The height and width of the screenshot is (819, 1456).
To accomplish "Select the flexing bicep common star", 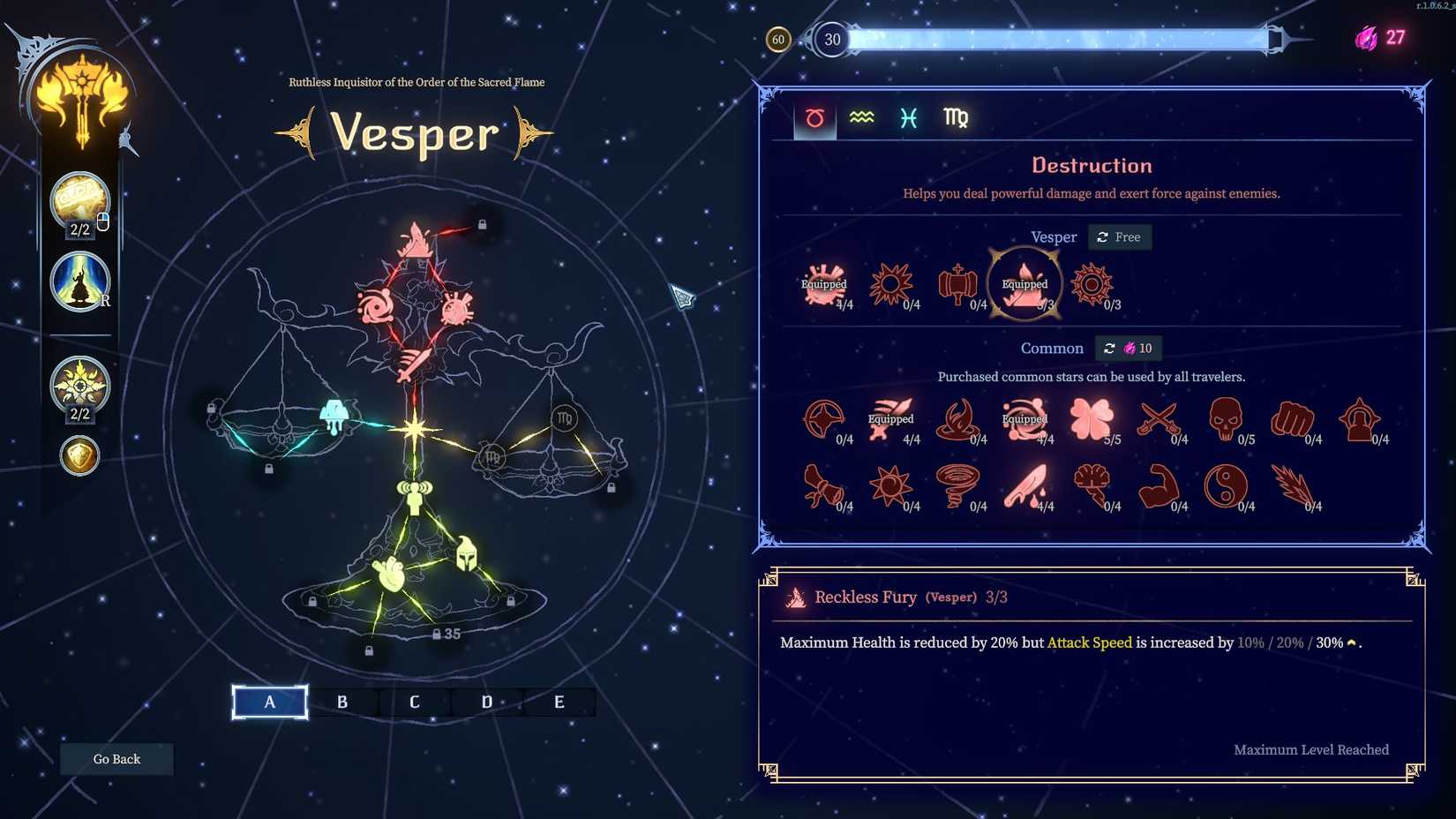I will point(1160,485).
